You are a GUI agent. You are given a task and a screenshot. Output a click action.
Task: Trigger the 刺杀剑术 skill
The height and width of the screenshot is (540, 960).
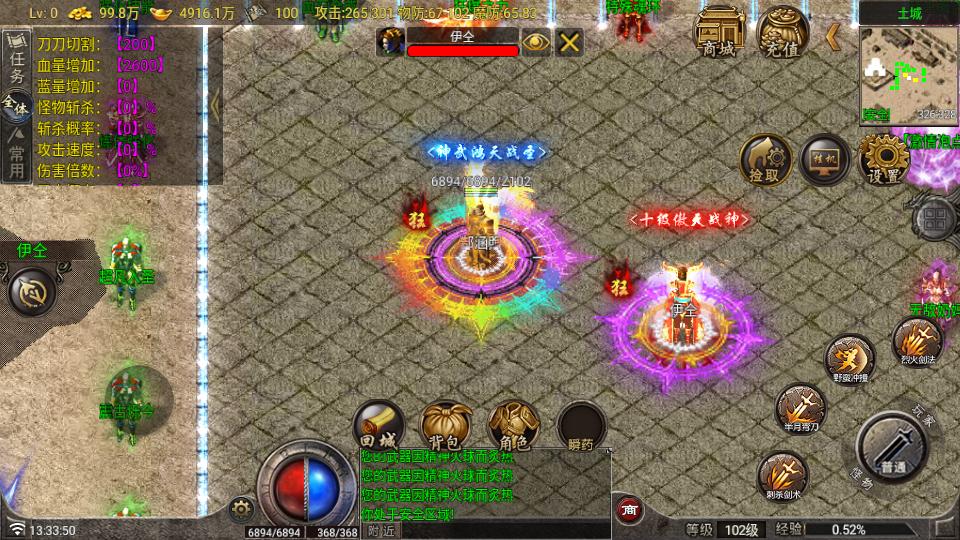click(783, 475)
